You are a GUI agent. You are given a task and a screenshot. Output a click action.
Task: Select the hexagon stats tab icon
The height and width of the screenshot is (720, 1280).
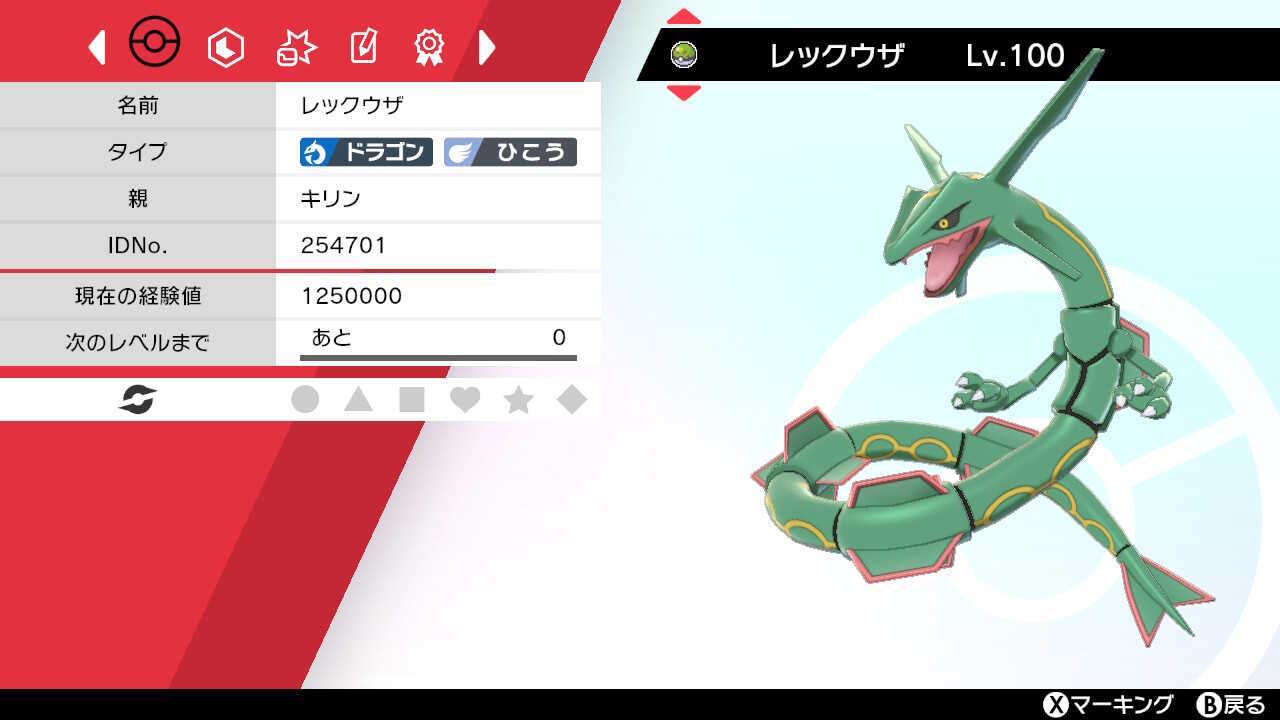225,45
